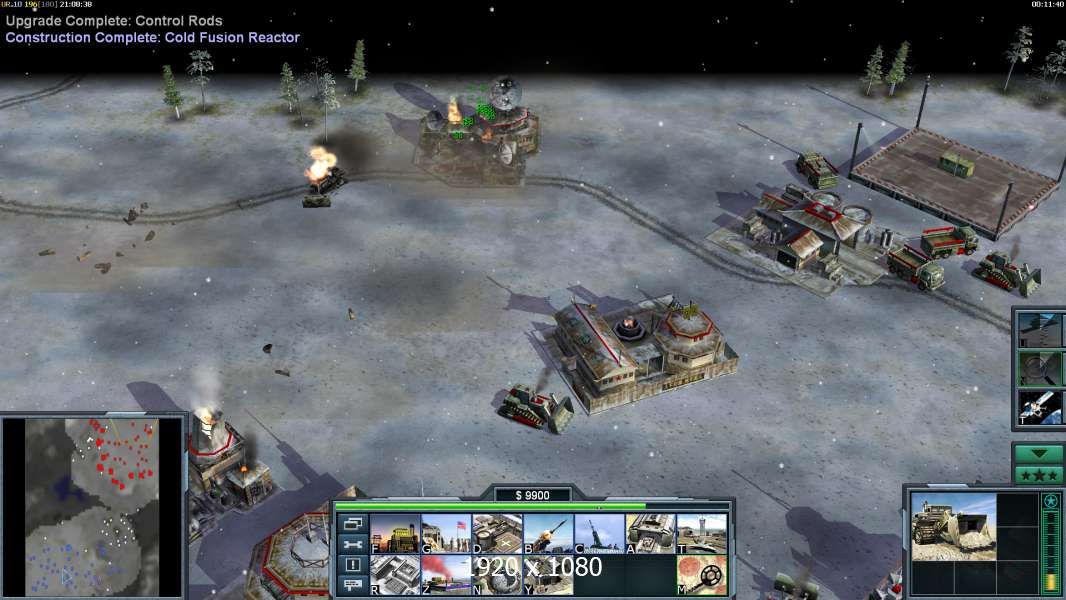Build the domed structure (hotkey N)
1066x600 pixels.
[497, 575]
